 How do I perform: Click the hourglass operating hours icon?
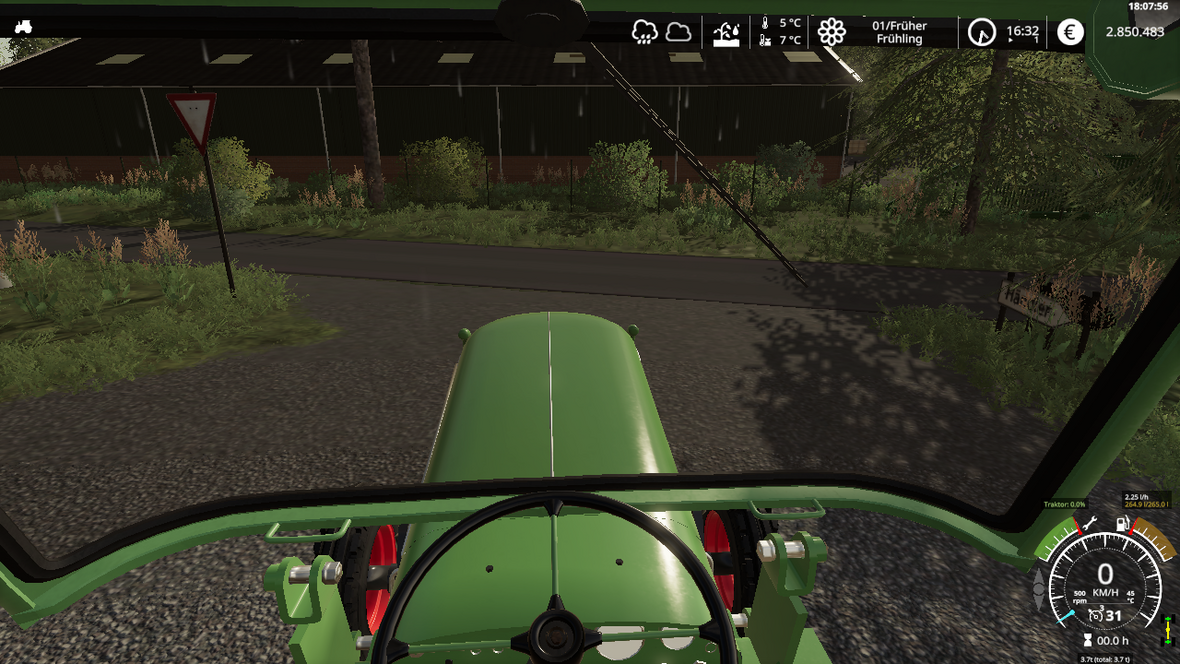(x=1088, y=640)
